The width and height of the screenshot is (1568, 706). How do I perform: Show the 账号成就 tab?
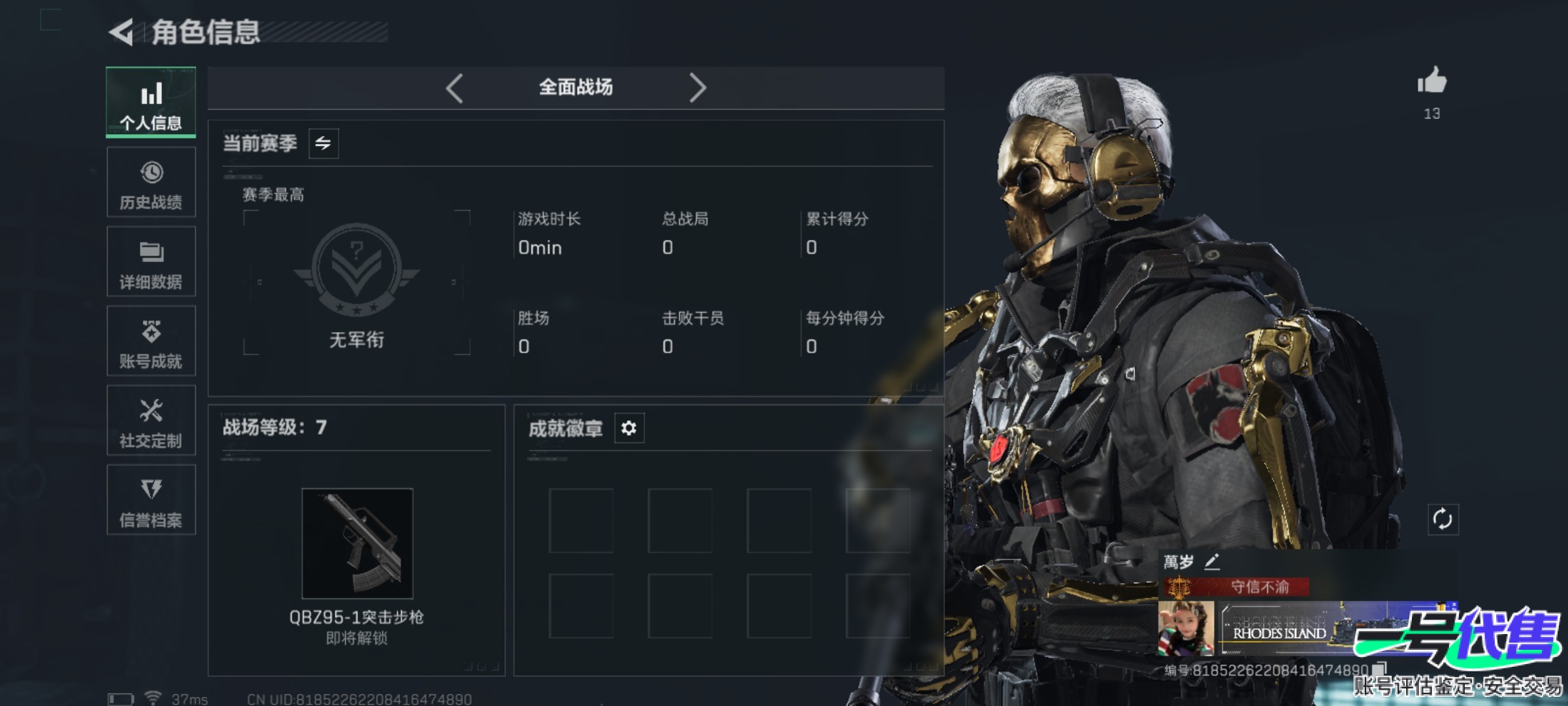pos(151,341)
